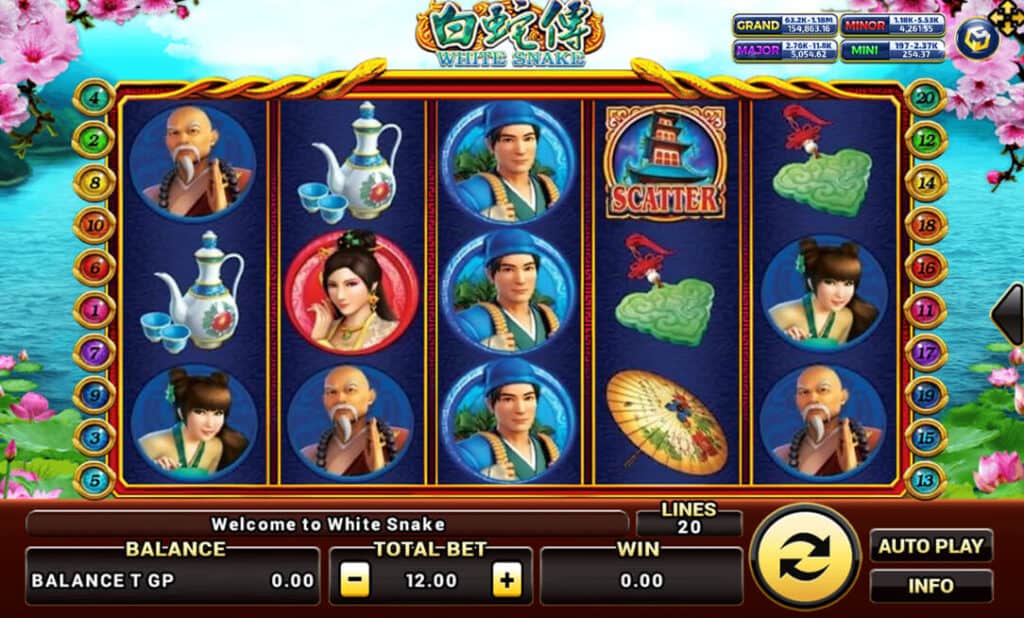Open the Info paytable
The image size is (1024, 618).
coord(930,586)
